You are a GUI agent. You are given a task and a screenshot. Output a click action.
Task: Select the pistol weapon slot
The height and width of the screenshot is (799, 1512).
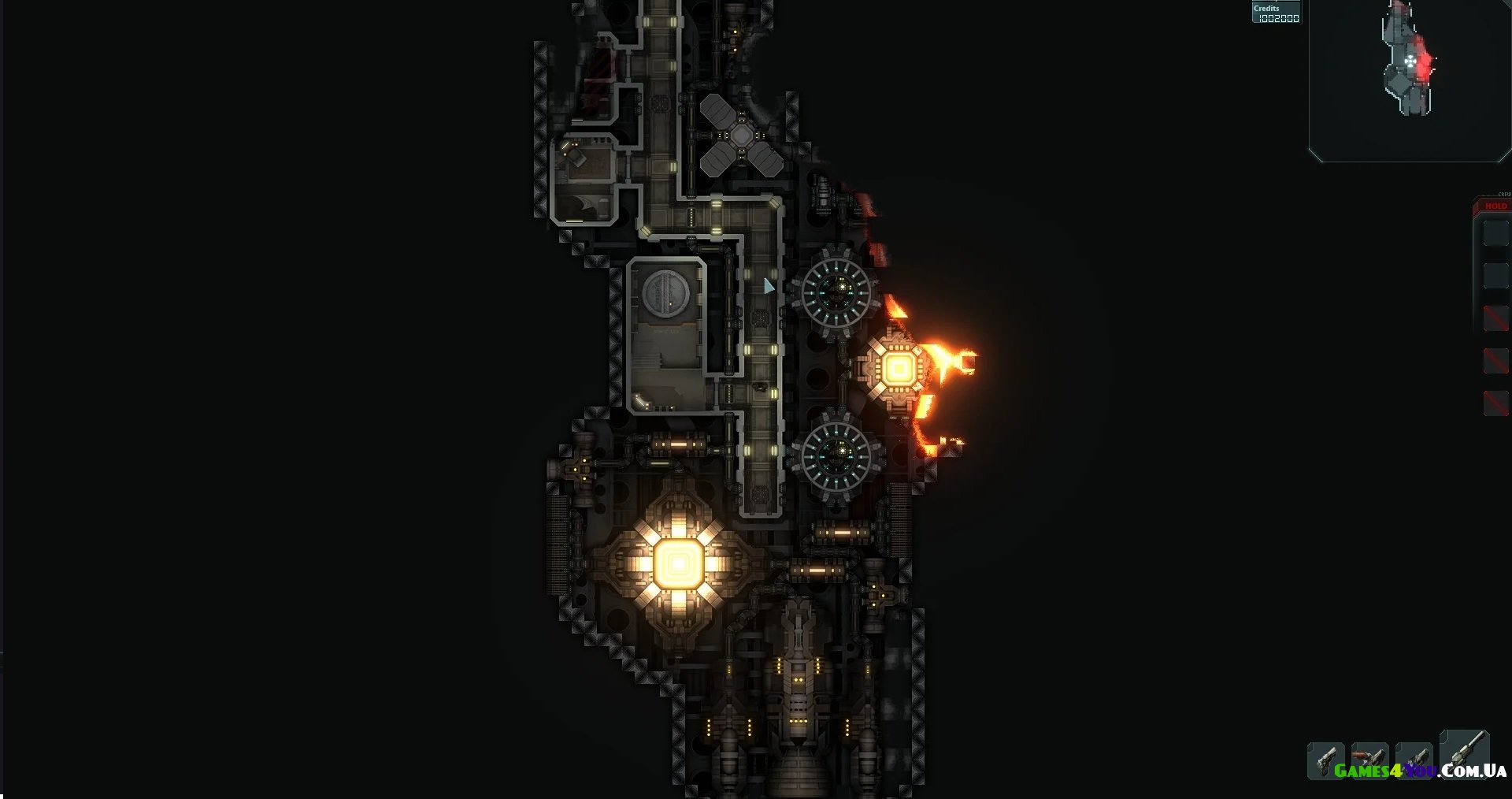click(x=1326, y=760)
